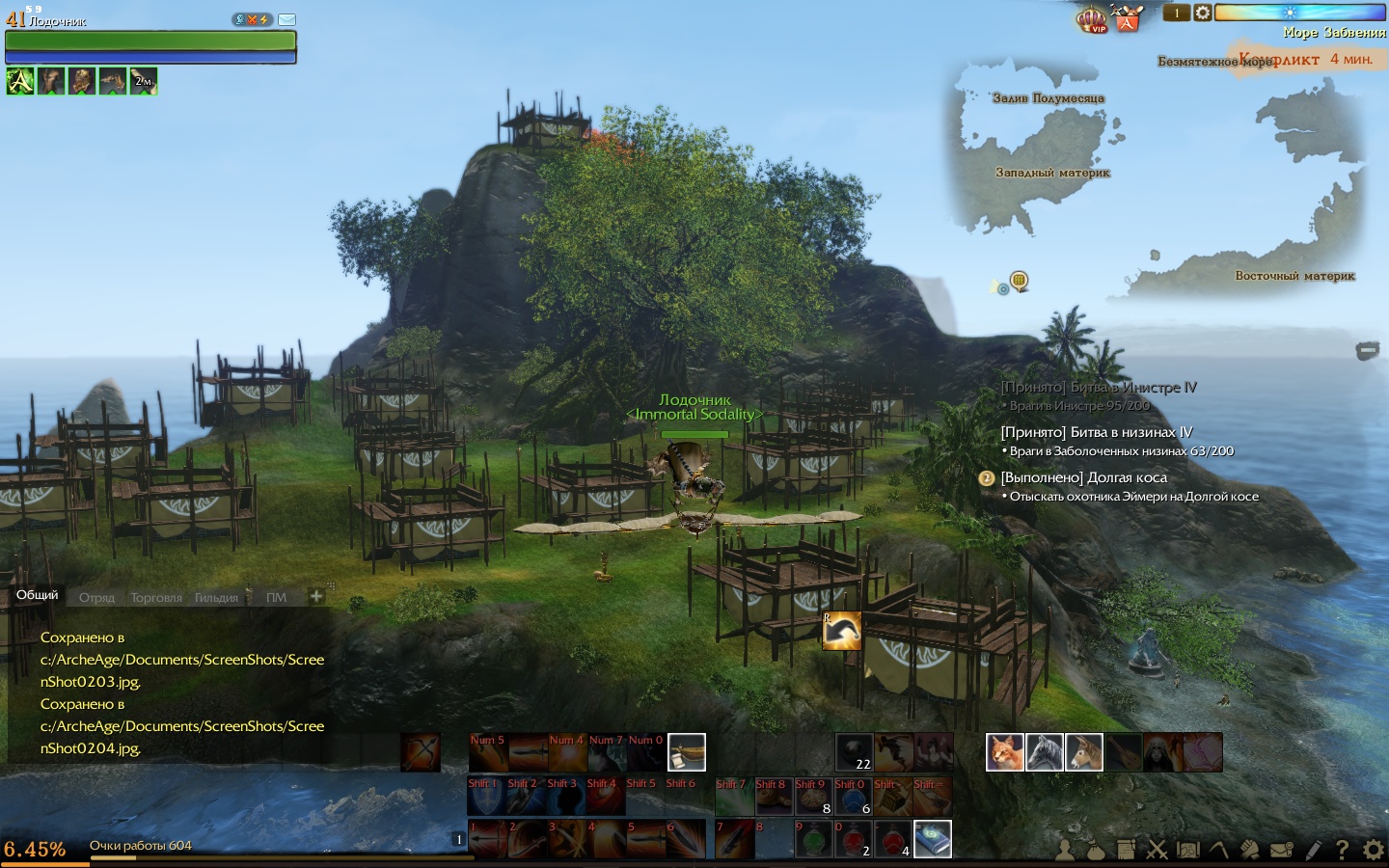Select the Гильдия chat tab
This screenshot has height=868, width=1389.
pos(216,598)
